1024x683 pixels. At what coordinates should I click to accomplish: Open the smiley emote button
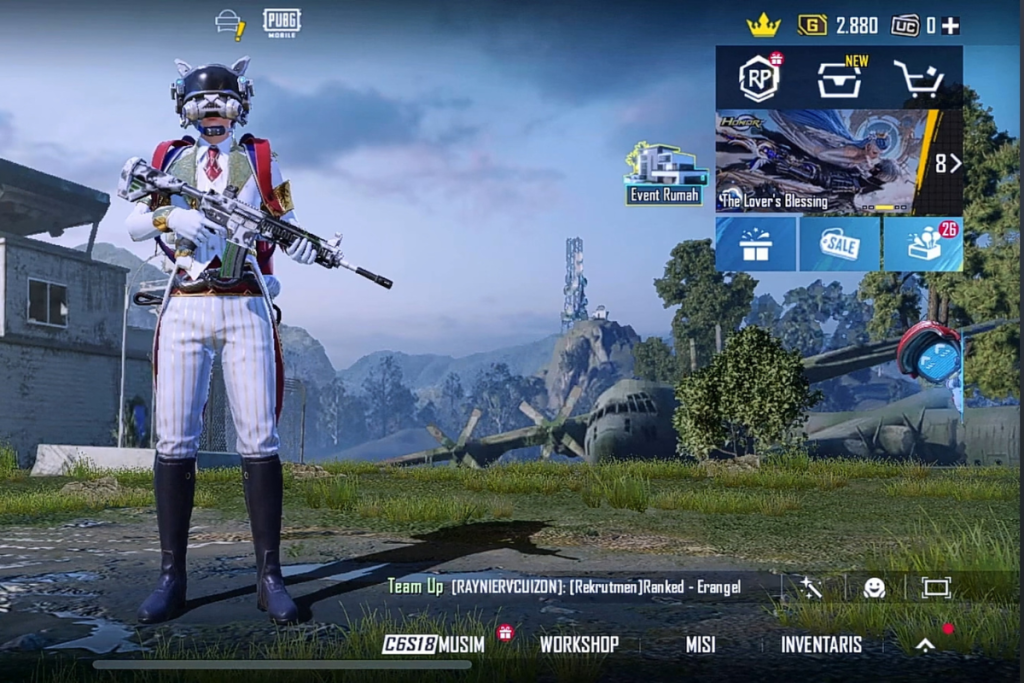coord(874,587)
